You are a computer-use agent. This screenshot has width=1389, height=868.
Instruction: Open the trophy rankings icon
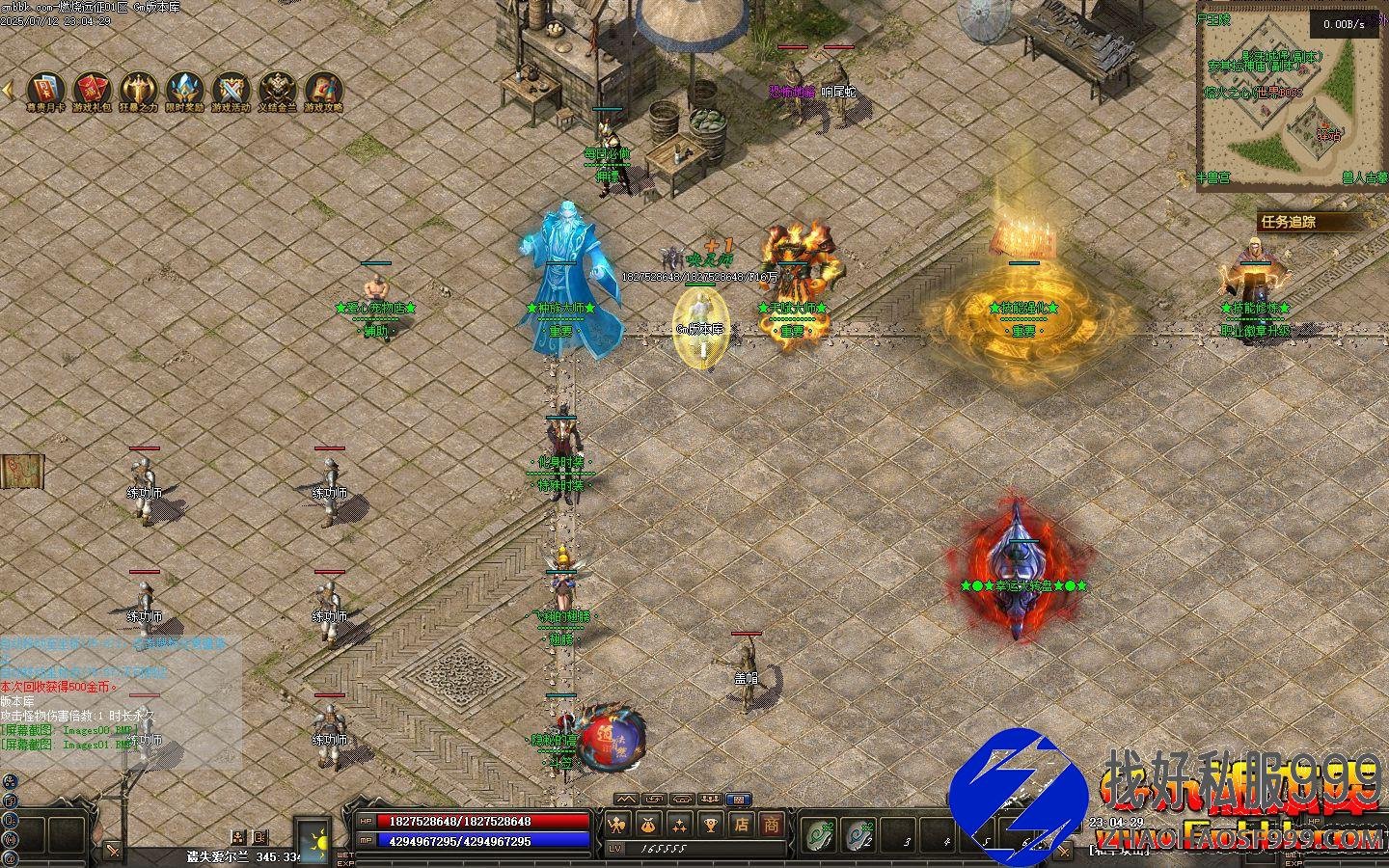pyautogui.click(x=711, y=825)
